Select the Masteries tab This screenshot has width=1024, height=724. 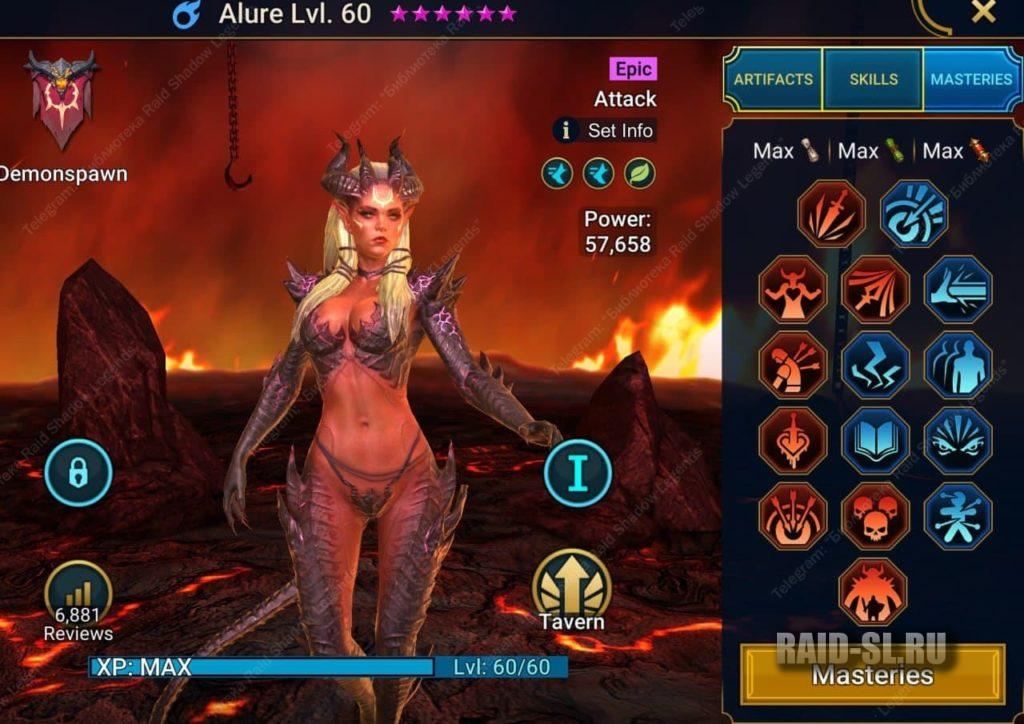tap(970, 79)
